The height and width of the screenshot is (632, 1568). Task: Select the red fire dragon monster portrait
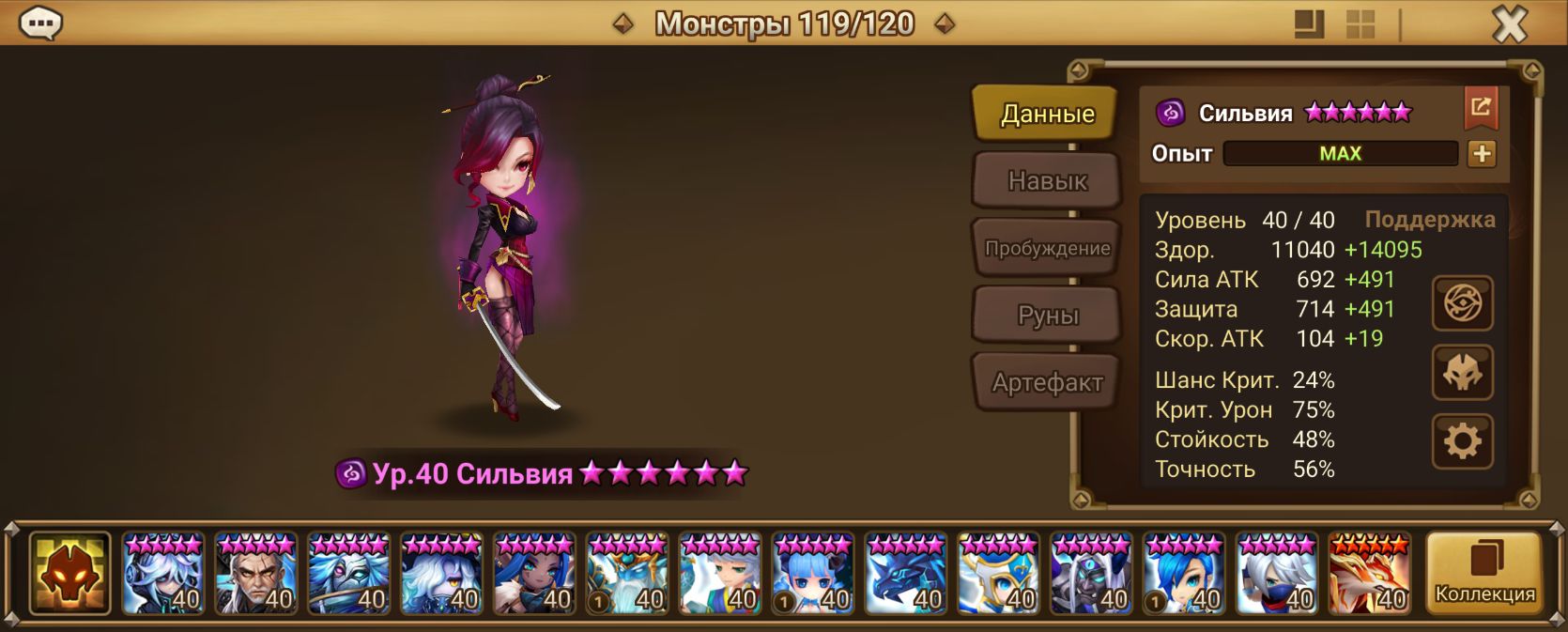click(1369, 574)
